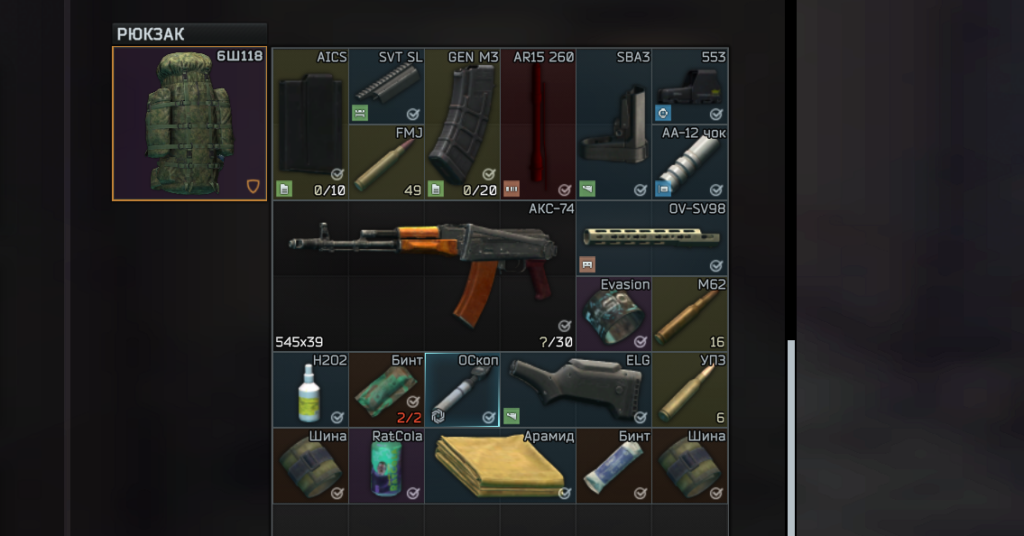Choose the OV-SV98 handguard

coord(652,238)
